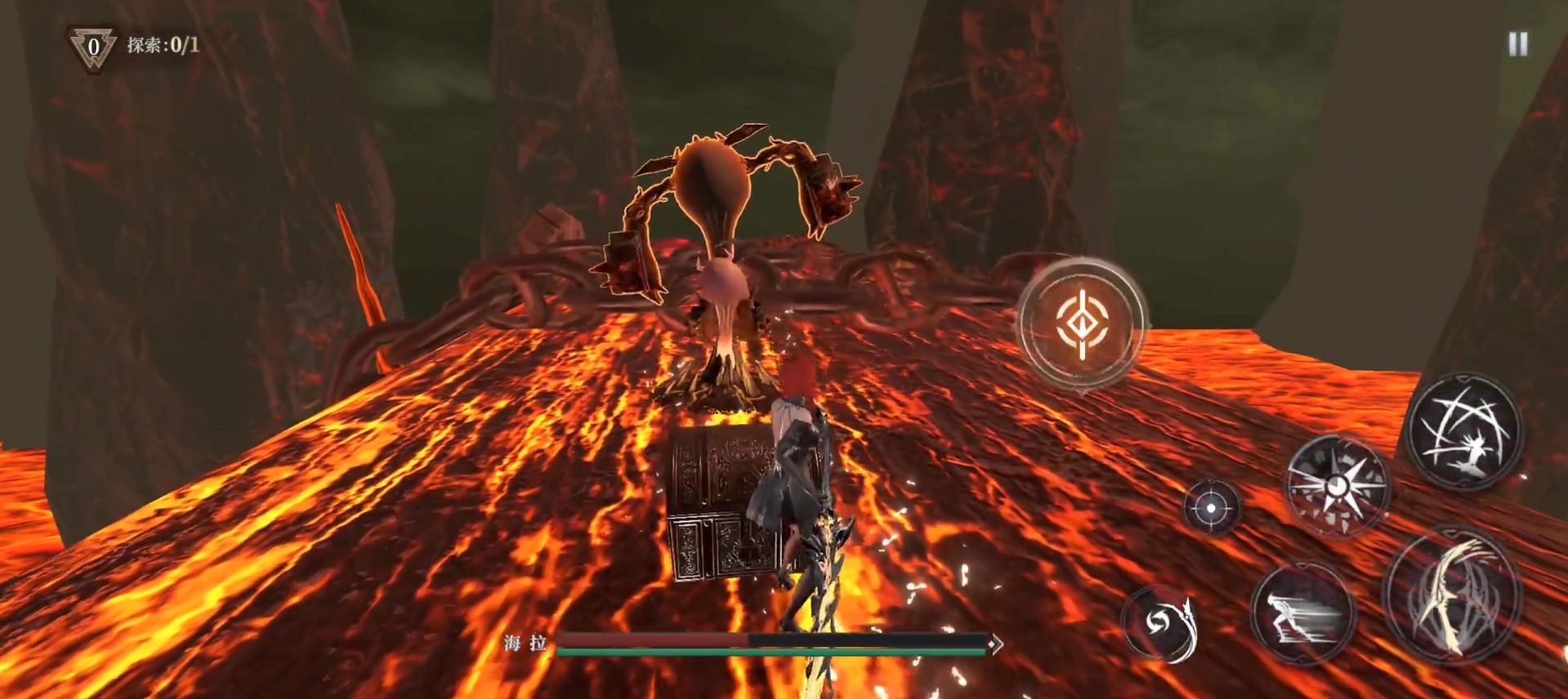Pause the game with the top-right button
The image size is (1568, 699).
tap(1518, 44)
